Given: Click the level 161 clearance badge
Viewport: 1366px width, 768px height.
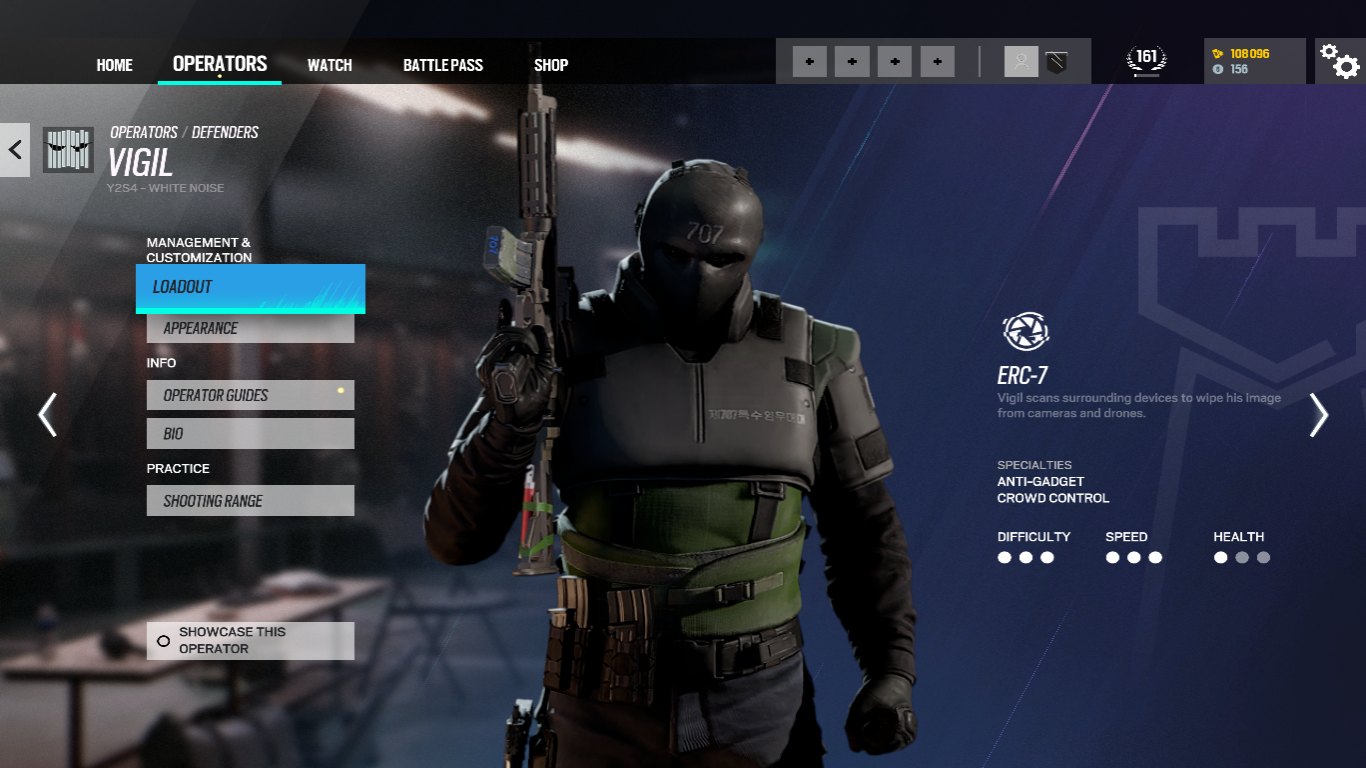Looking at the screenshot, I should tap(1146, 61).
